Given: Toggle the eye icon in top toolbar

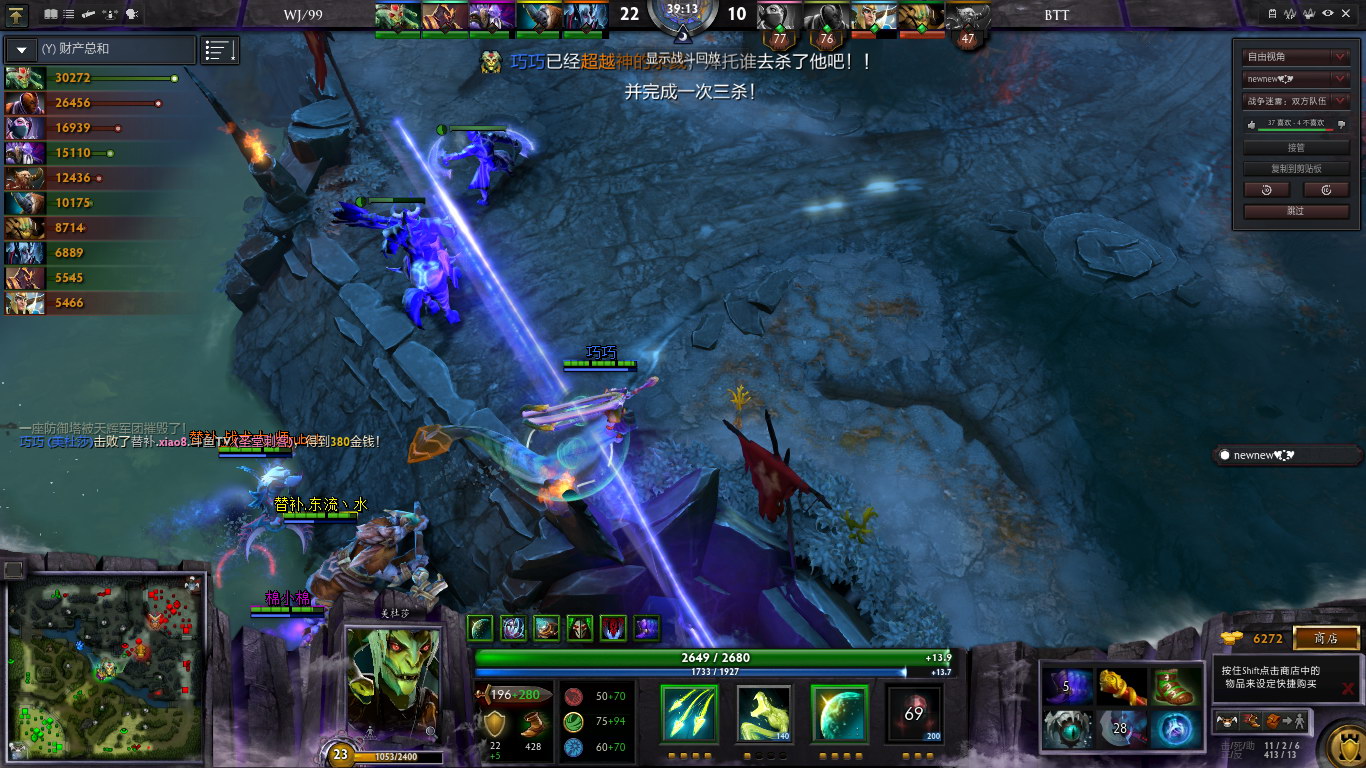Looking at the screenshot, I should tap(1328, 13).
